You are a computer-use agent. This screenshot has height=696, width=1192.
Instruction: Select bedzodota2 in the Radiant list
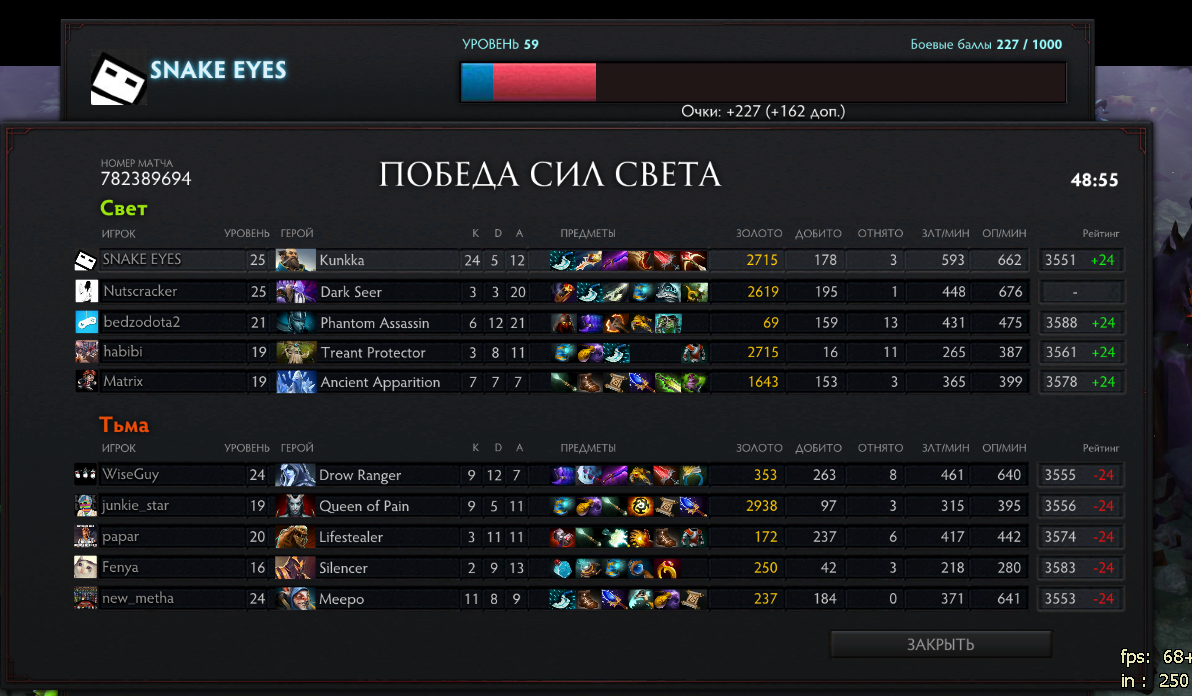(142, 322)
